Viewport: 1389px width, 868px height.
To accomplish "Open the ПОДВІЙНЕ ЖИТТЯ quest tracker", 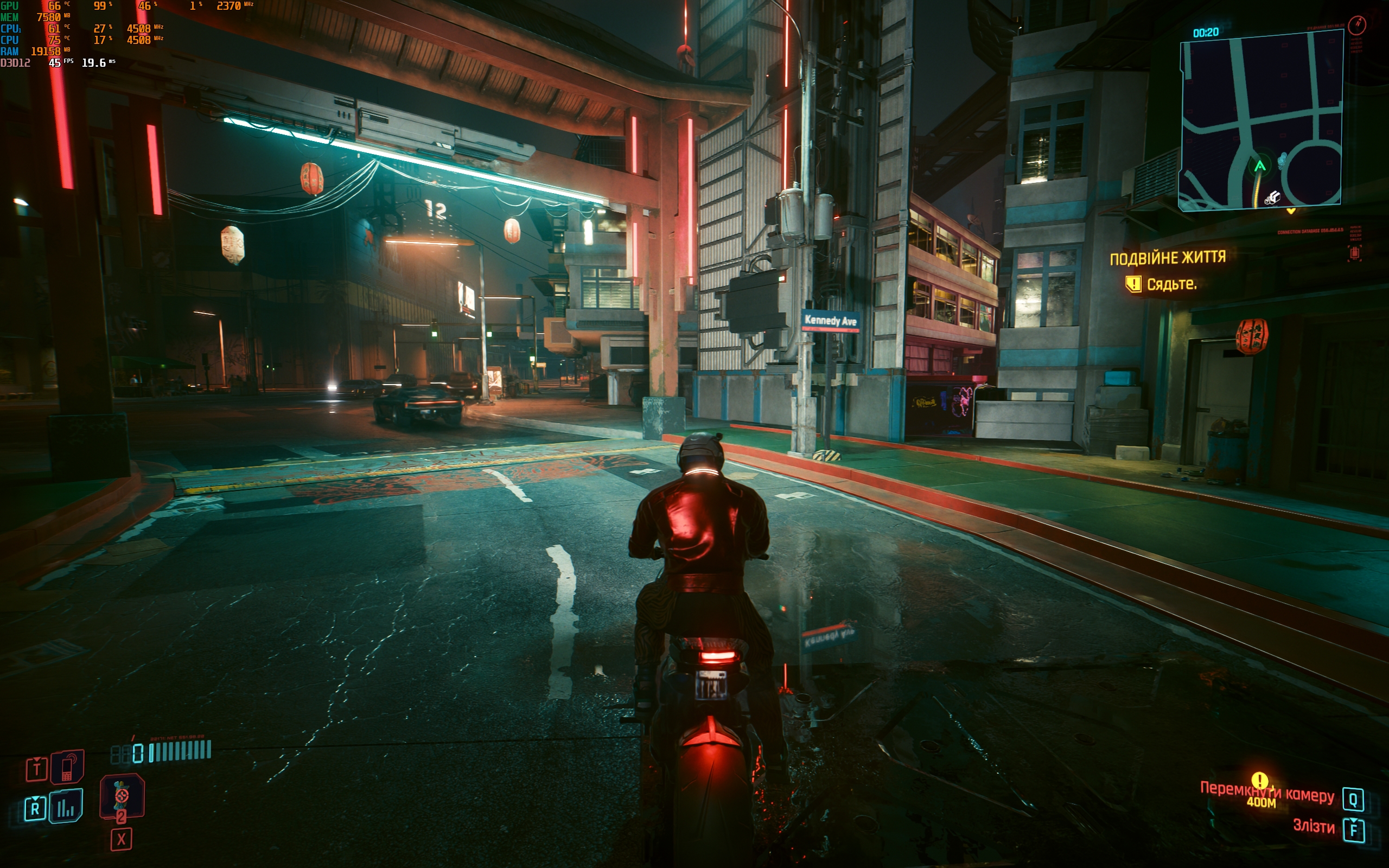I will click(x=1168, y=258).
